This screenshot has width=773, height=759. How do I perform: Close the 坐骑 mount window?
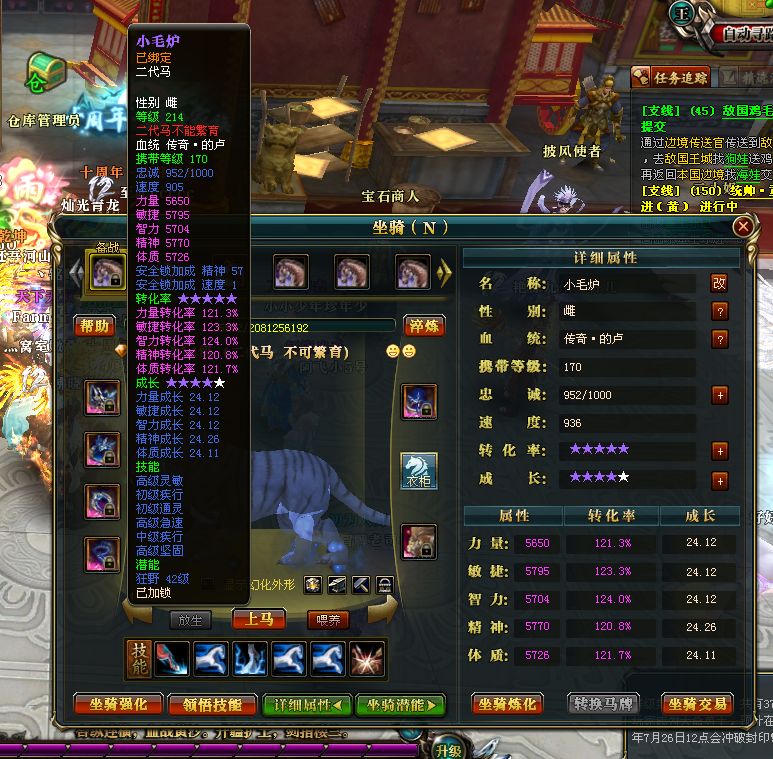point(742,227)
